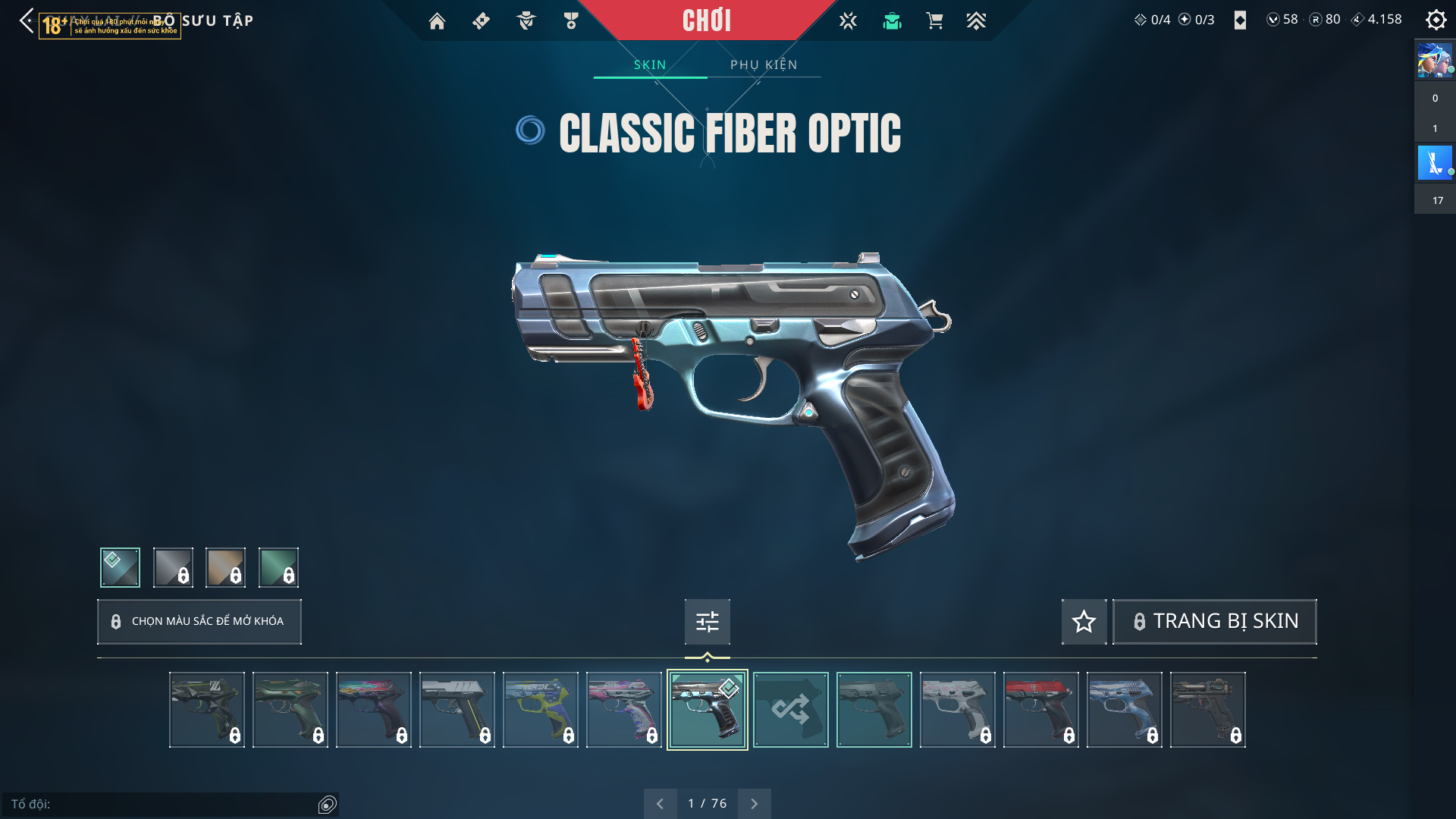Go to the next skin page
The width and height of the screenshot is (1456, 819).
coord(754,804)
